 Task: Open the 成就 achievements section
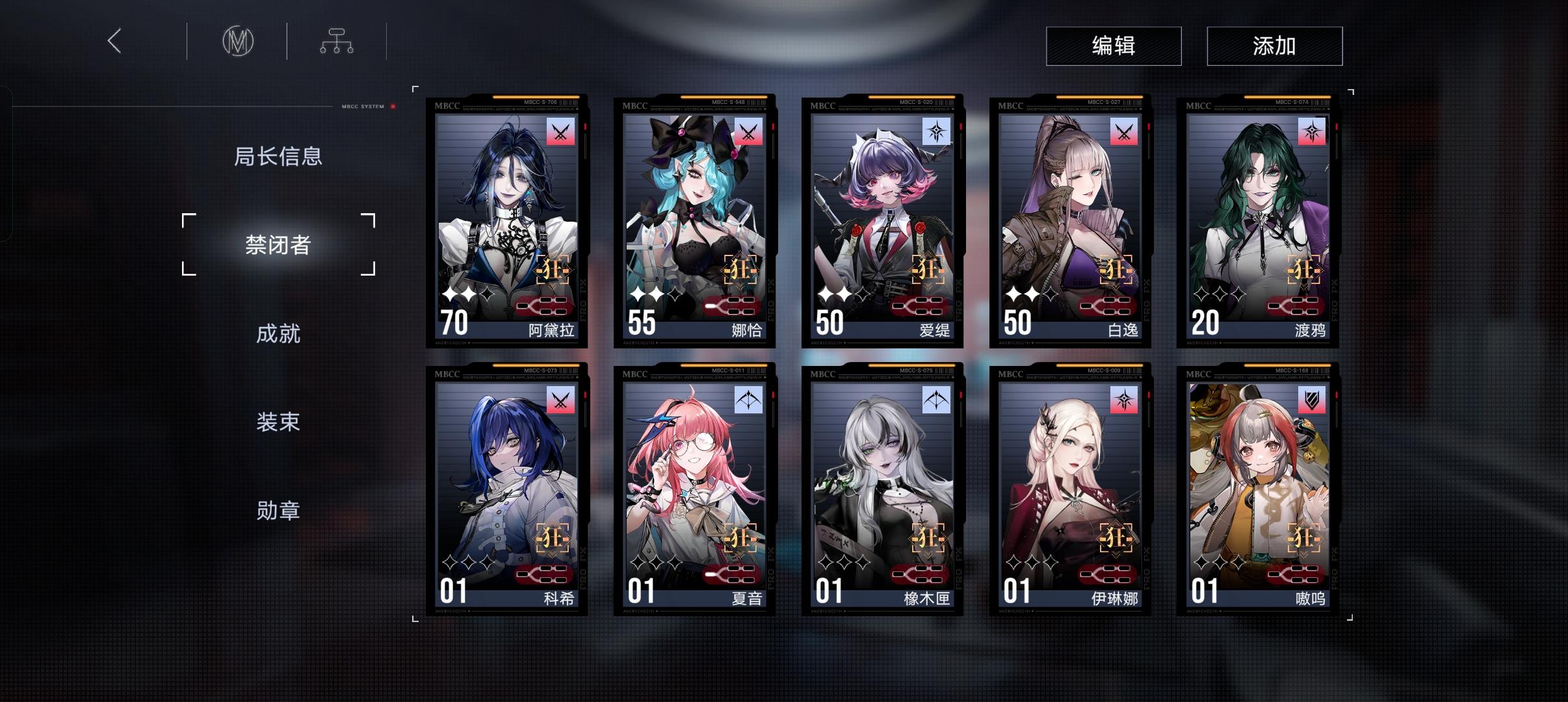tap(279, 333)
